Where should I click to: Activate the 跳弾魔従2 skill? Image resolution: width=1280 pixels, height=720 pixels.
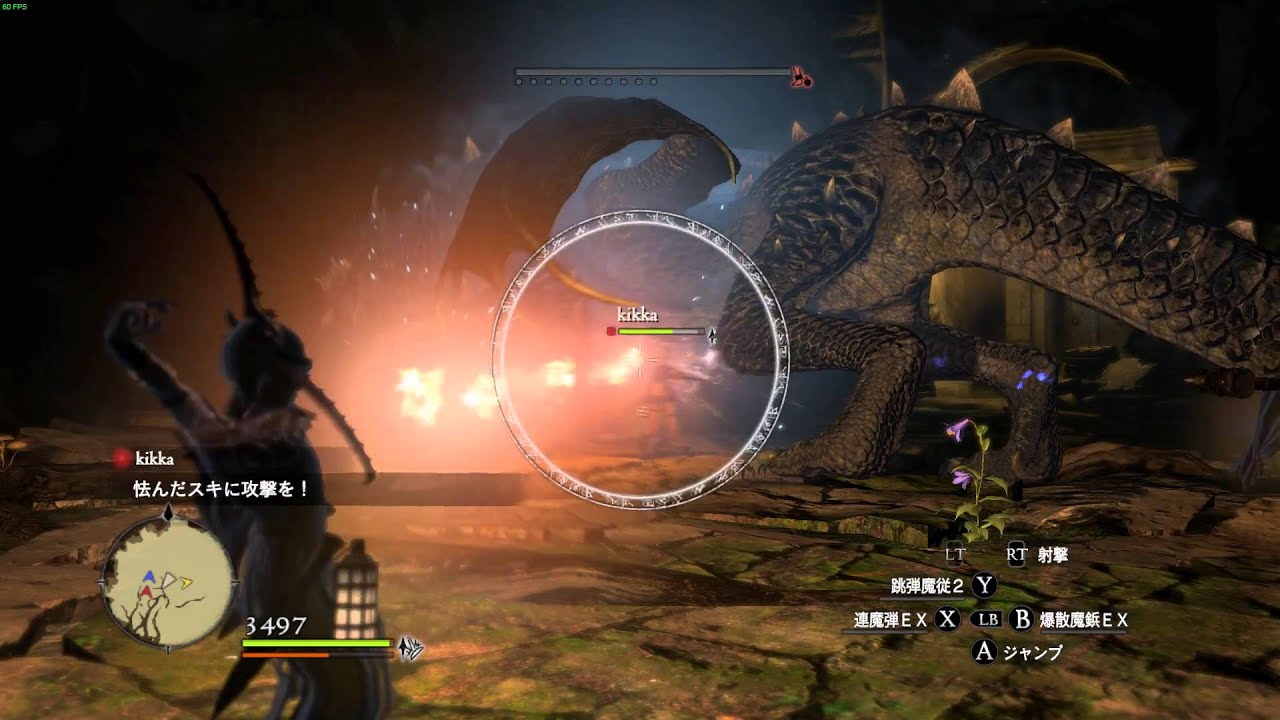tap(929, 586)
